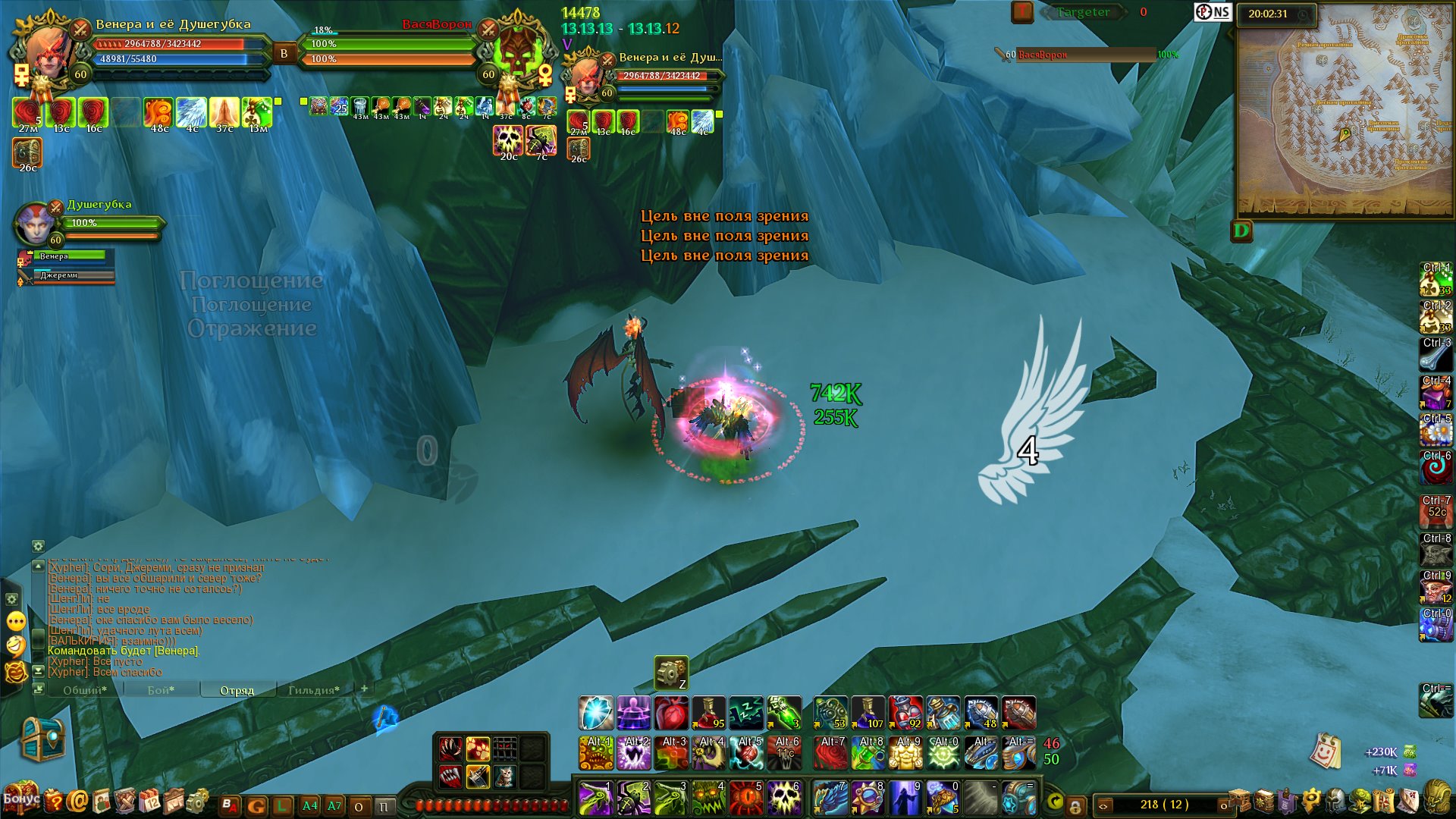Screen dimensions: 1456x819
Task: Cast the red eye ability
Action: click(x=746, y=799)
